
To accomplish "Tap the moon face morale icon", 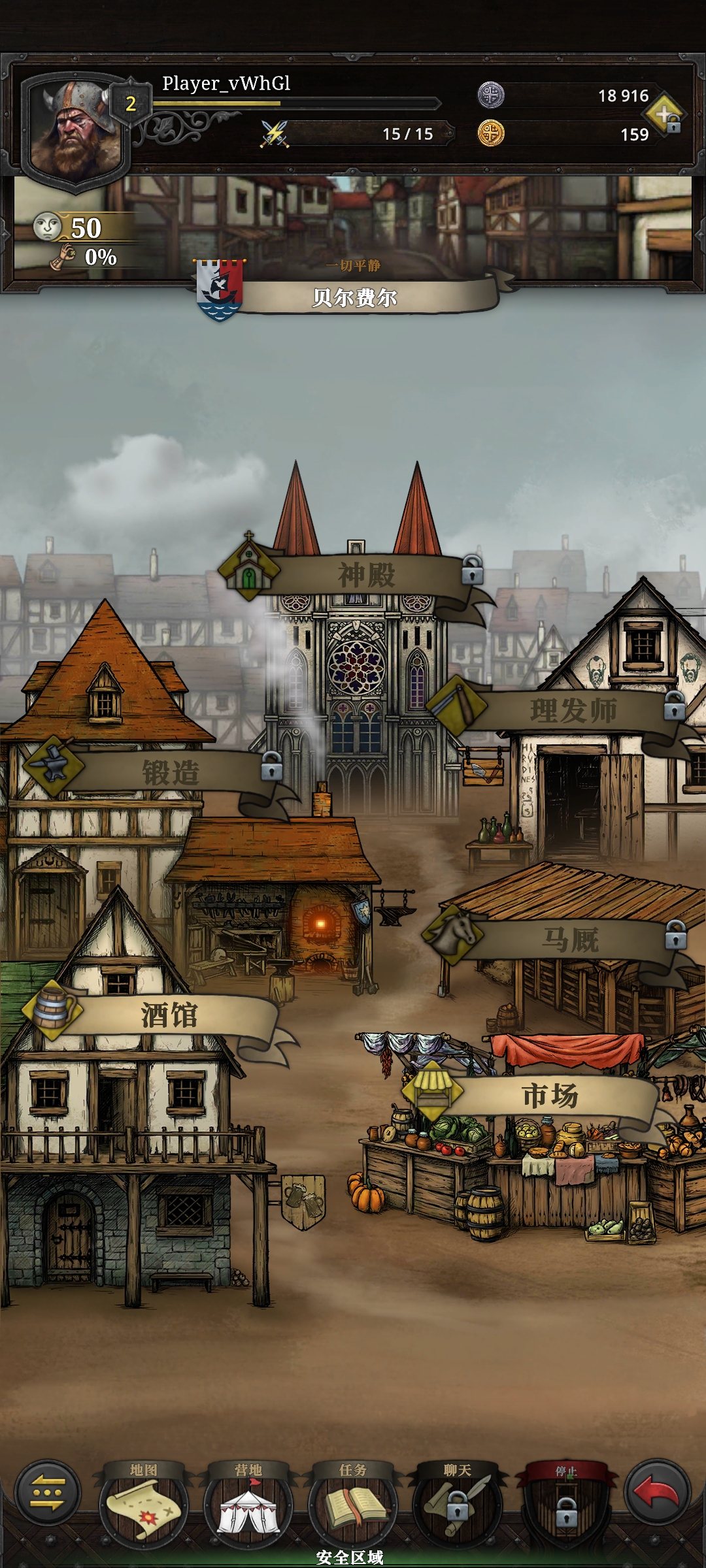I will [x=47, y=227].
